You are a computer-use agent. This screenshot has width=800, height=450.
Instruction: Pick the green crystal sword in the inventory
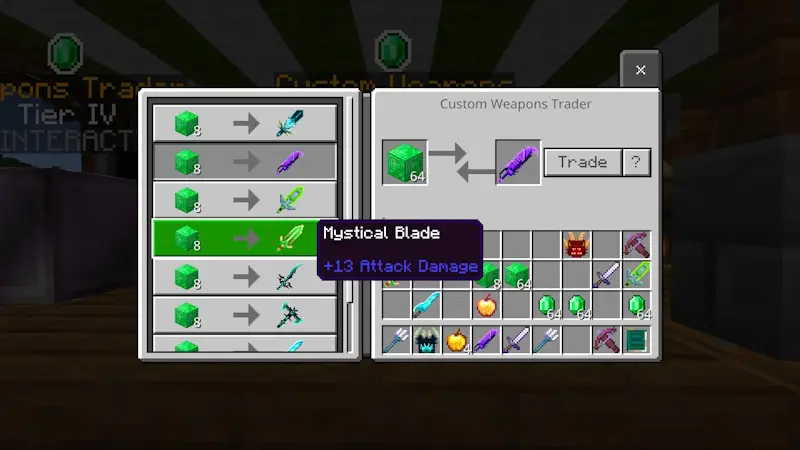tap(636, 275)
